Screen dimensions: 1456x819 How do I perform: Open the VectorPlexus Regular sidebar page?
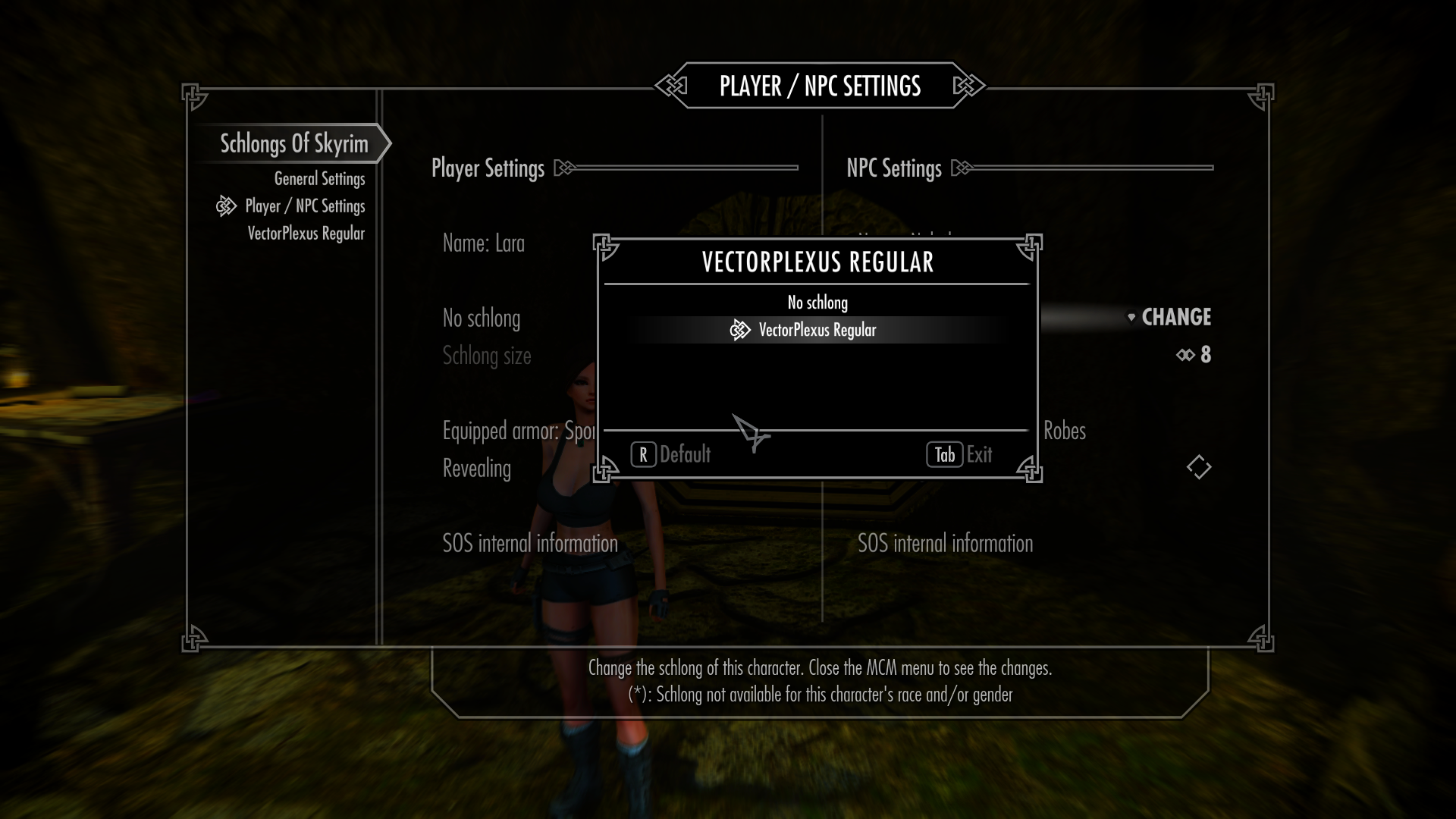tap(306, 234)
